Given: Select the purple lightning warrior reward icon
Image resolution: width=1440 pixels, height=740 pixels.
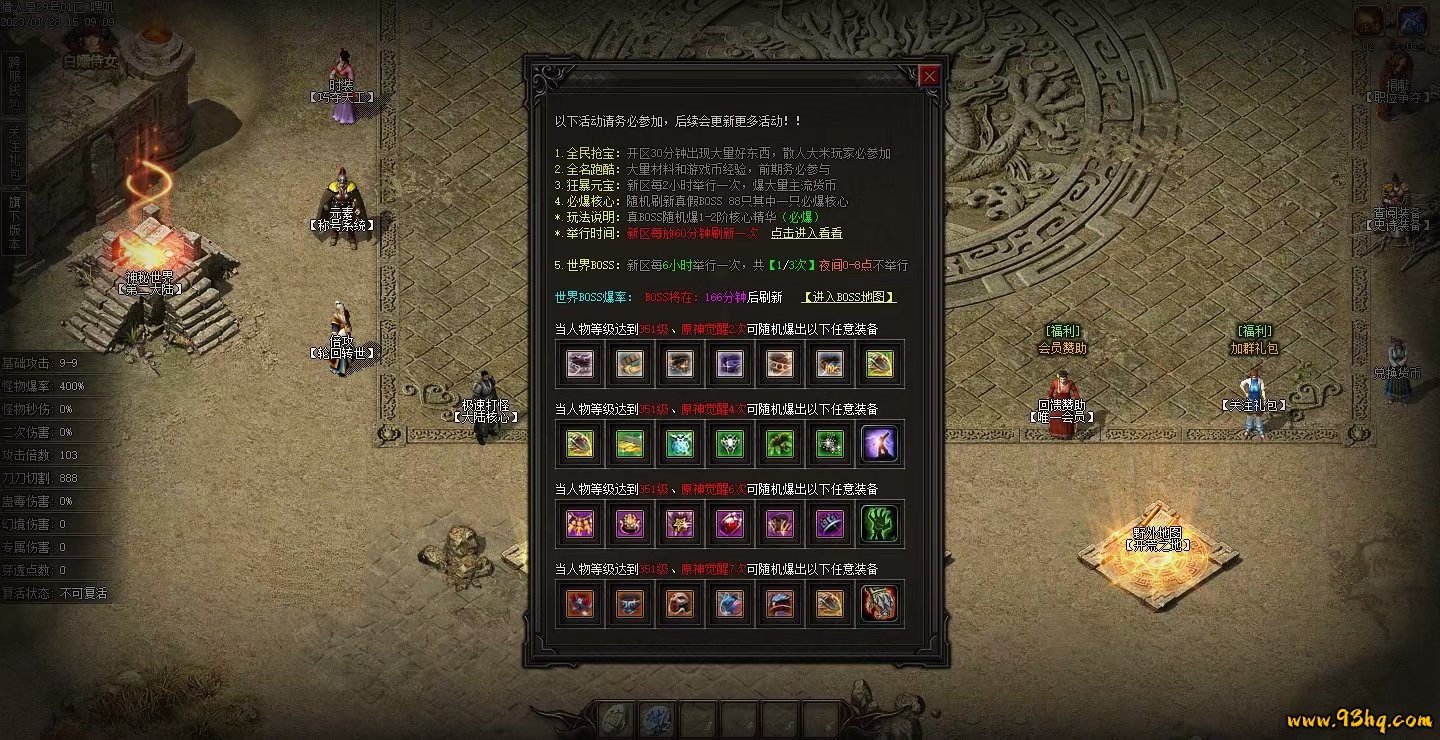Looking at the screenshot, I should point(880,444).
